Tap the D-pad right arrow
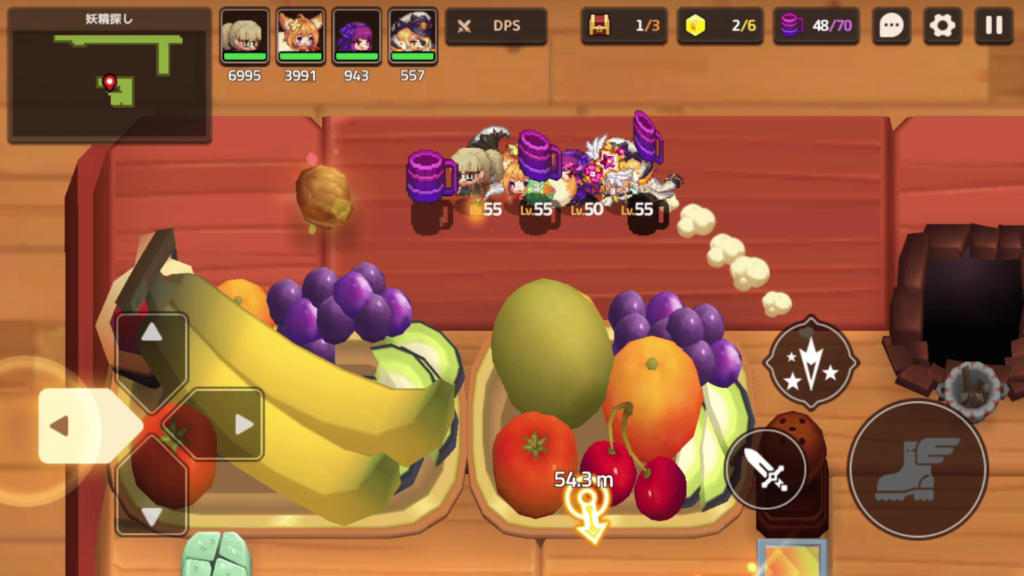 (x=231, y=425)
